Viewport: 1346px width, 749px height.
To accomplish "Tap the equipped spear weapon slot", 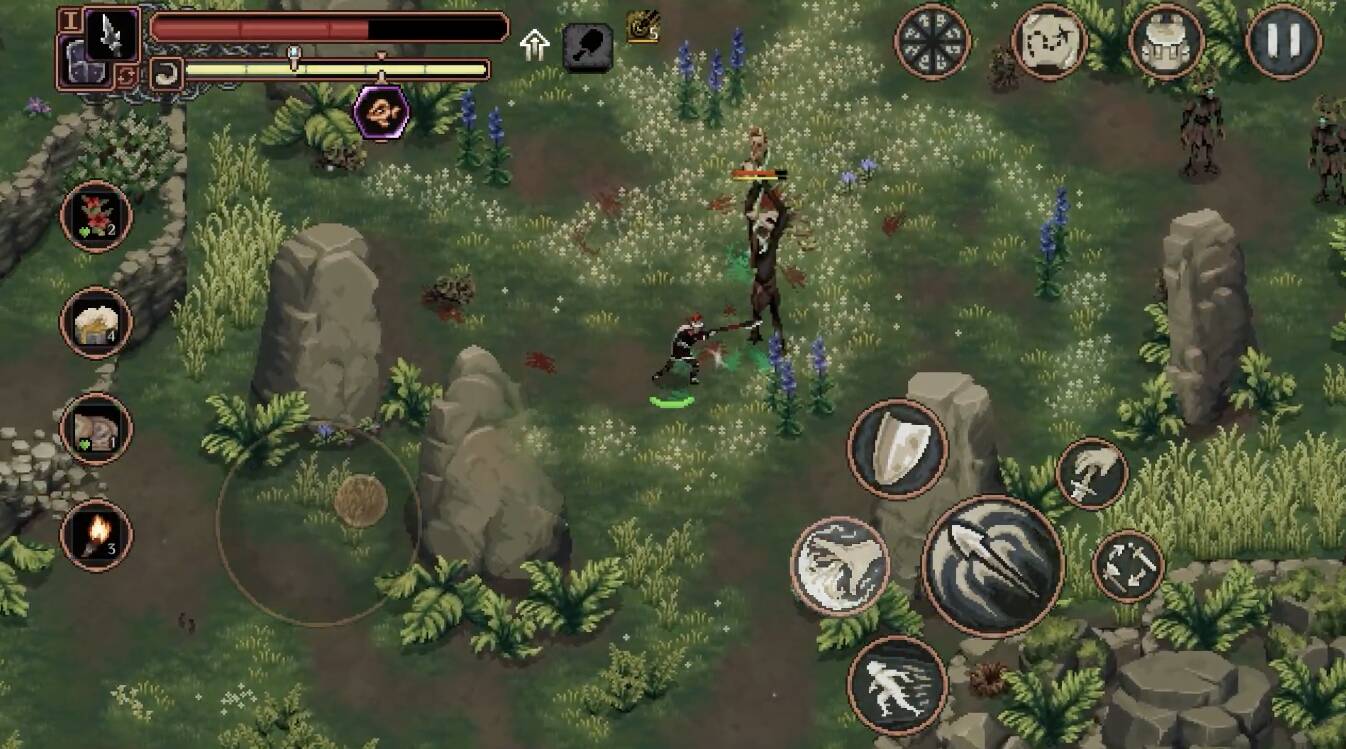I will tap(111, 34).
